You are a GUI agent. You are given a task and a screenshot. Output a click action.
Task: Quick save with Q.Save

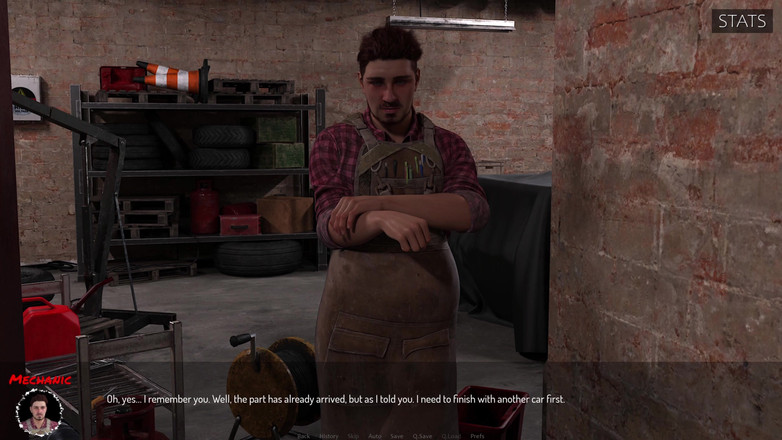click(x=423, y=436)
